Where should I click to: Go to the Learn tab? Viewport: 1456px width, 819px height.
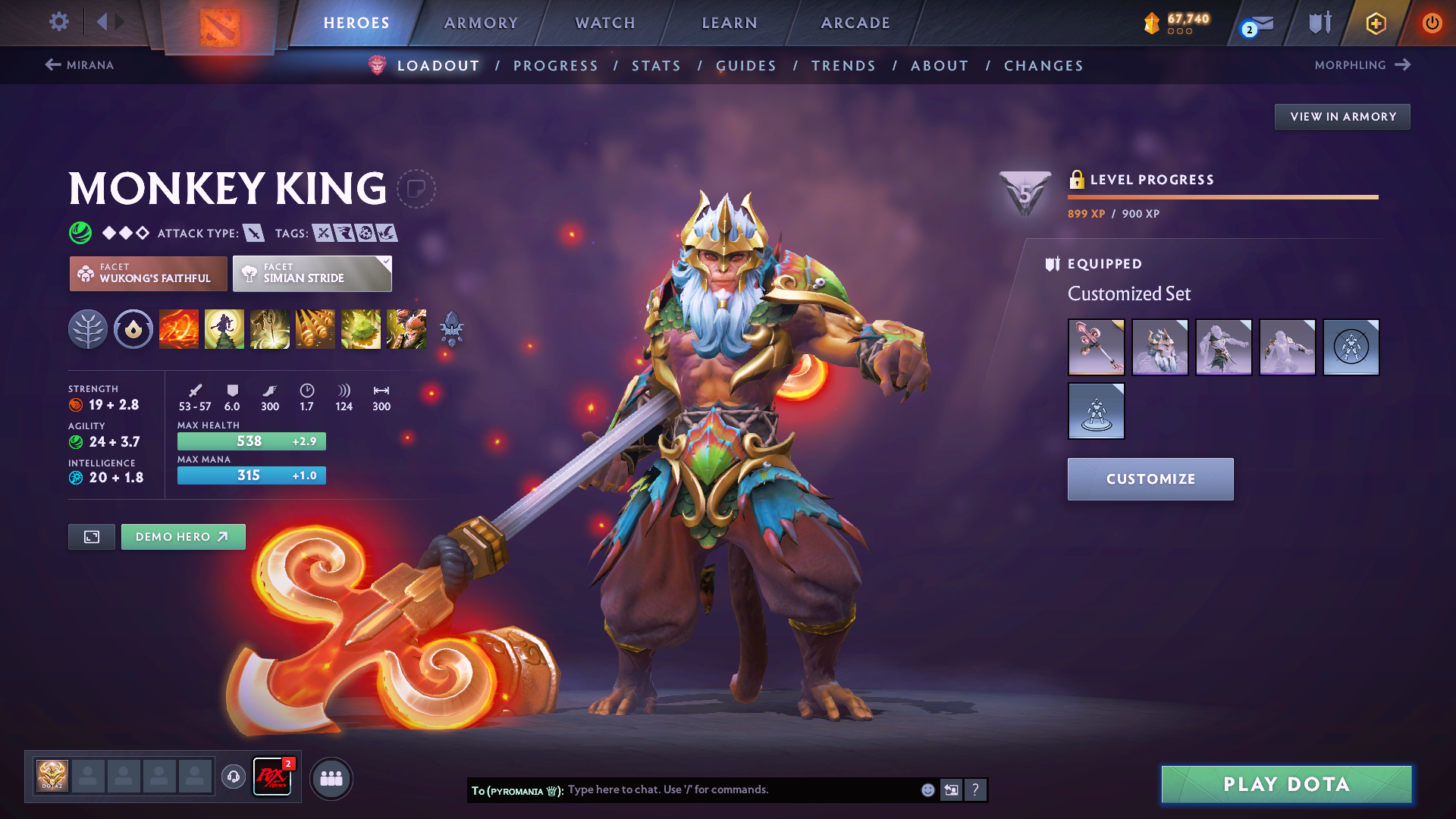pos(730,23)
